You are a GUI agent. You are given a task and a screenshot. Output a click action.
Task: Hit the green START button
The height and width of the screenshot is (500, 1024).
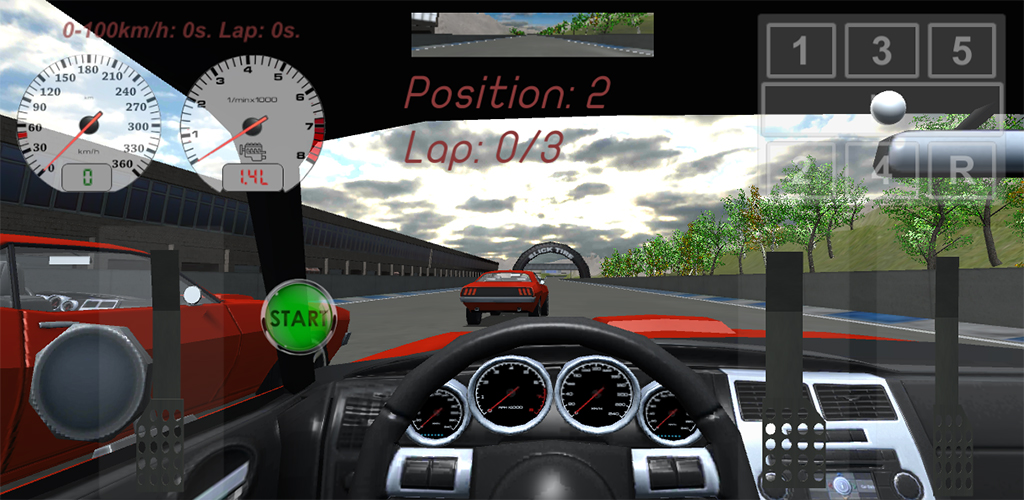click(297, 319)
